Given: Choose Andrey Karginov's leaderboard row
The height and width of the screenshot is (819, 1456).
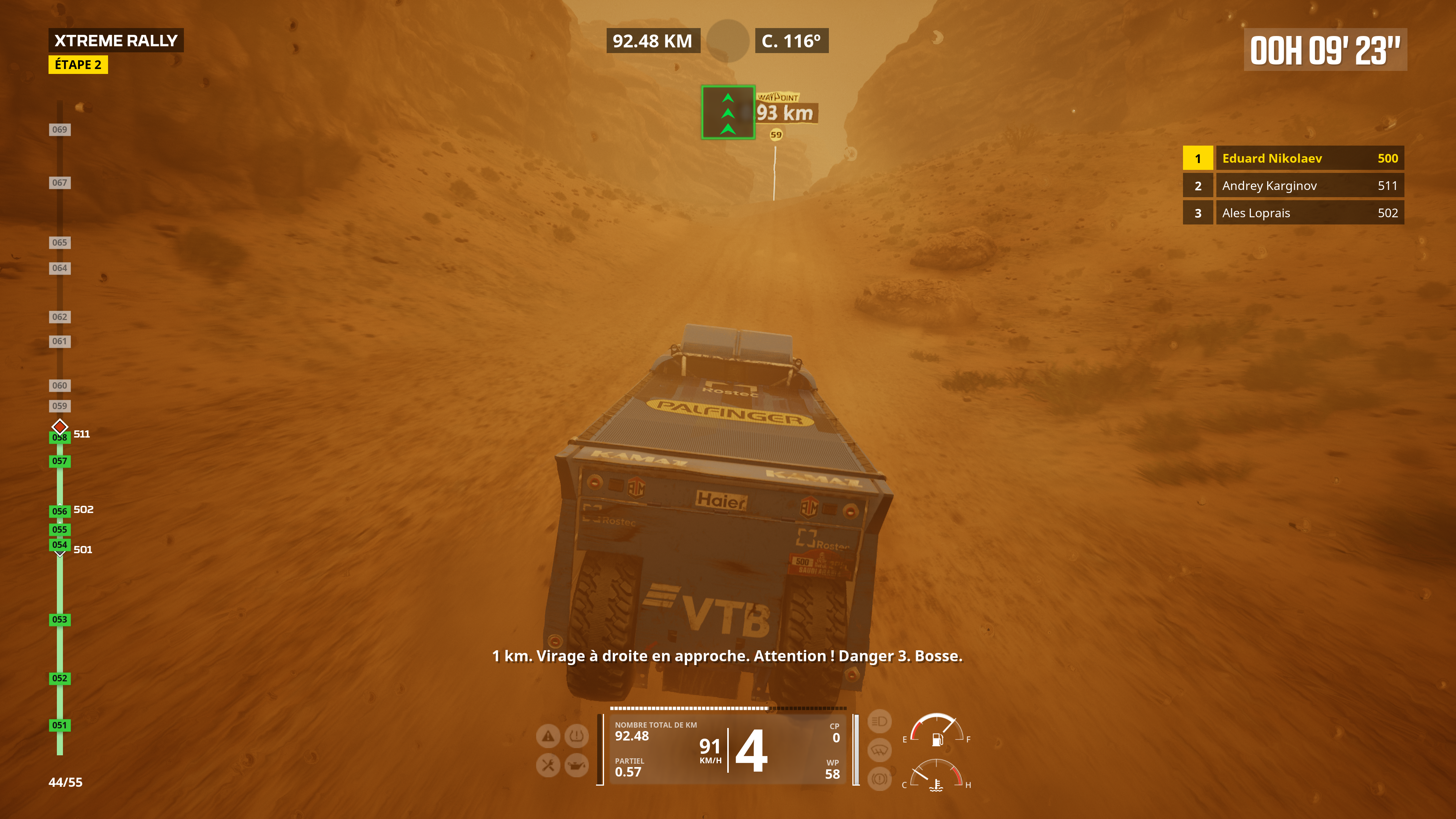Looking at the screenshot, I should coord(1293,185).
